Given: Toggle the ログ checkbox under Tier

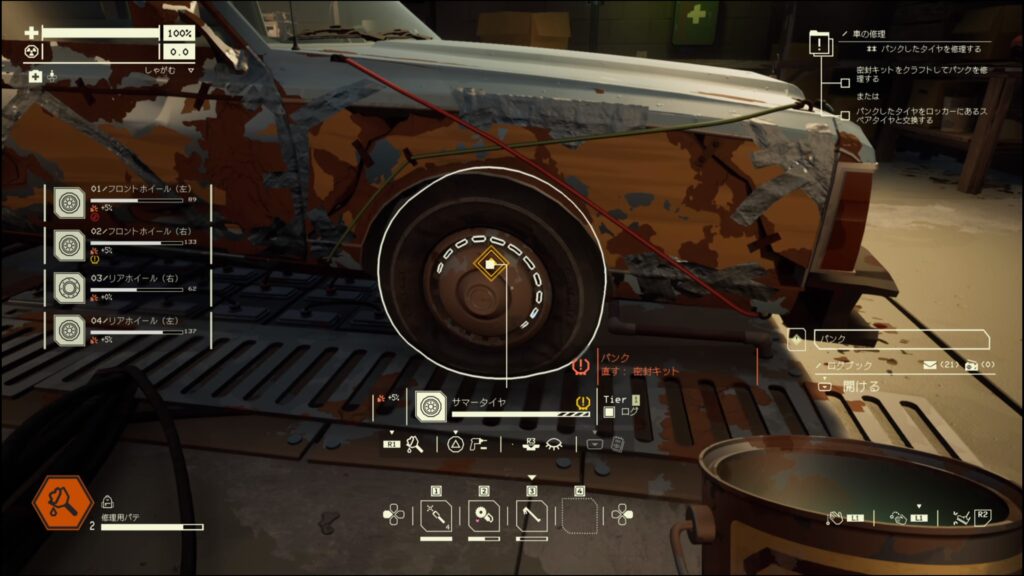Looking at the screenshot, I should coord(609,412).
